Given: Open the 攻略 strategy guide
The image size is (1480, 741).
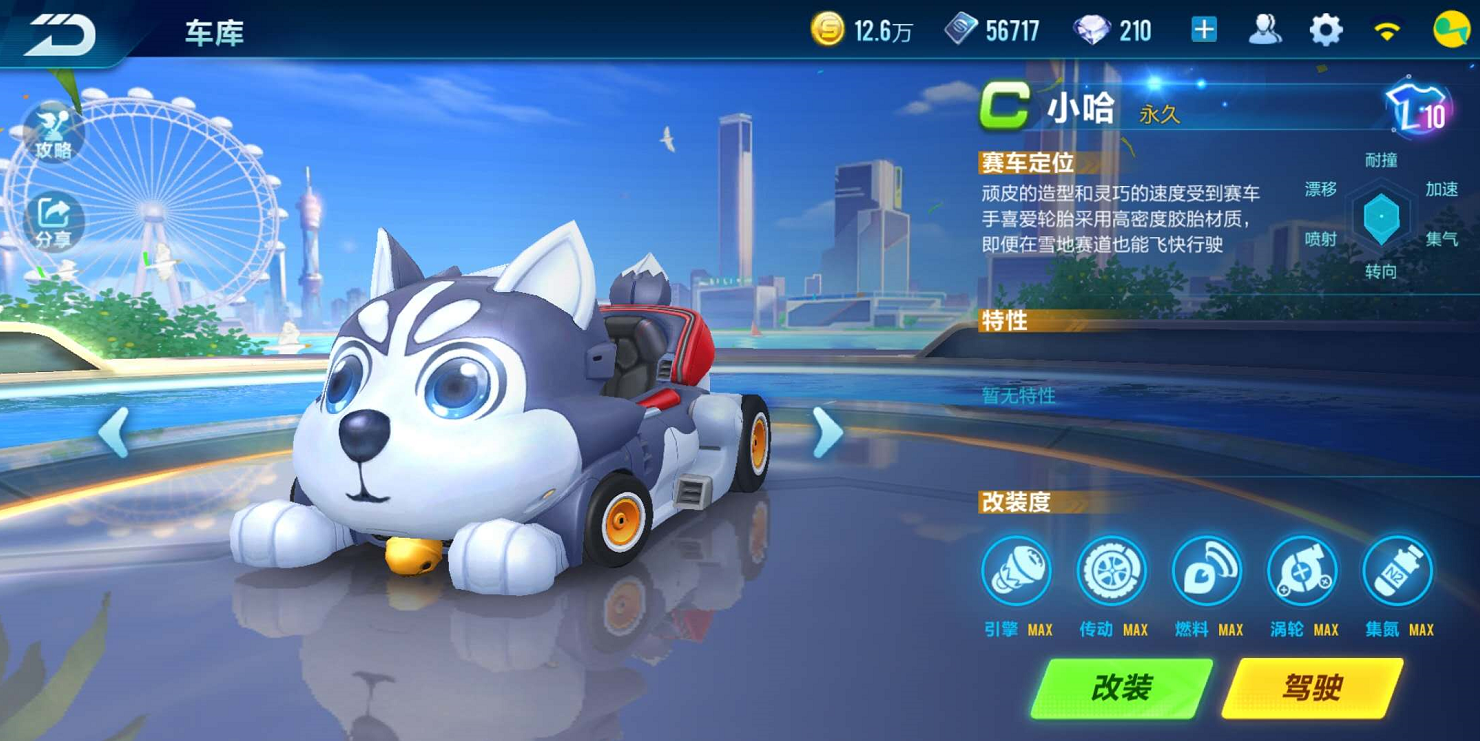Looking at the screenshot, I should pyautogui.click(x=53, y=134).
